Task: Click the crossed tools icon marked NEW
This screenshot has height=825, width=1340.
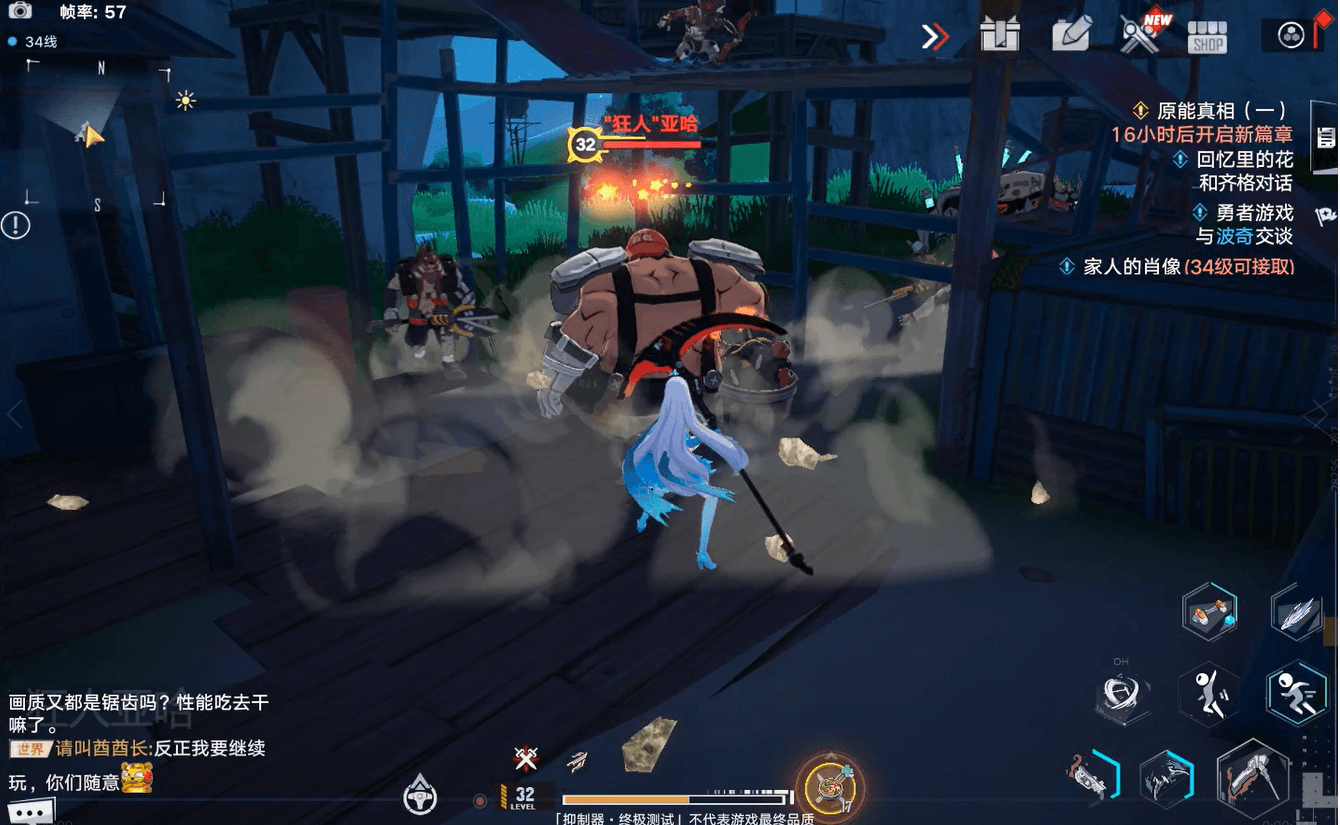Action: point(1140,35)
